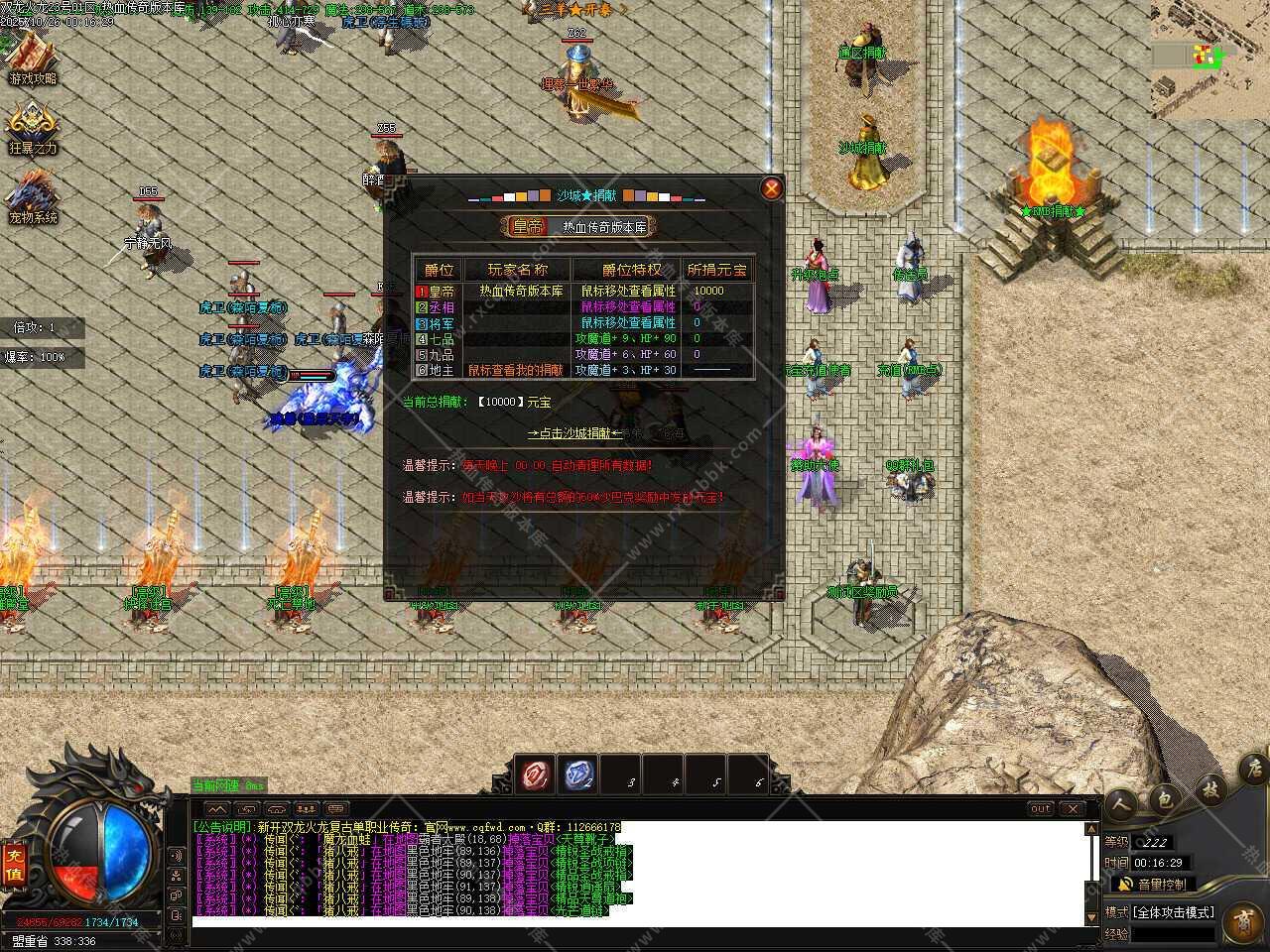Click the 点击沙城捐献 donate link
Viewport: 1270px width, 952px height.
(x=575, y=433)
